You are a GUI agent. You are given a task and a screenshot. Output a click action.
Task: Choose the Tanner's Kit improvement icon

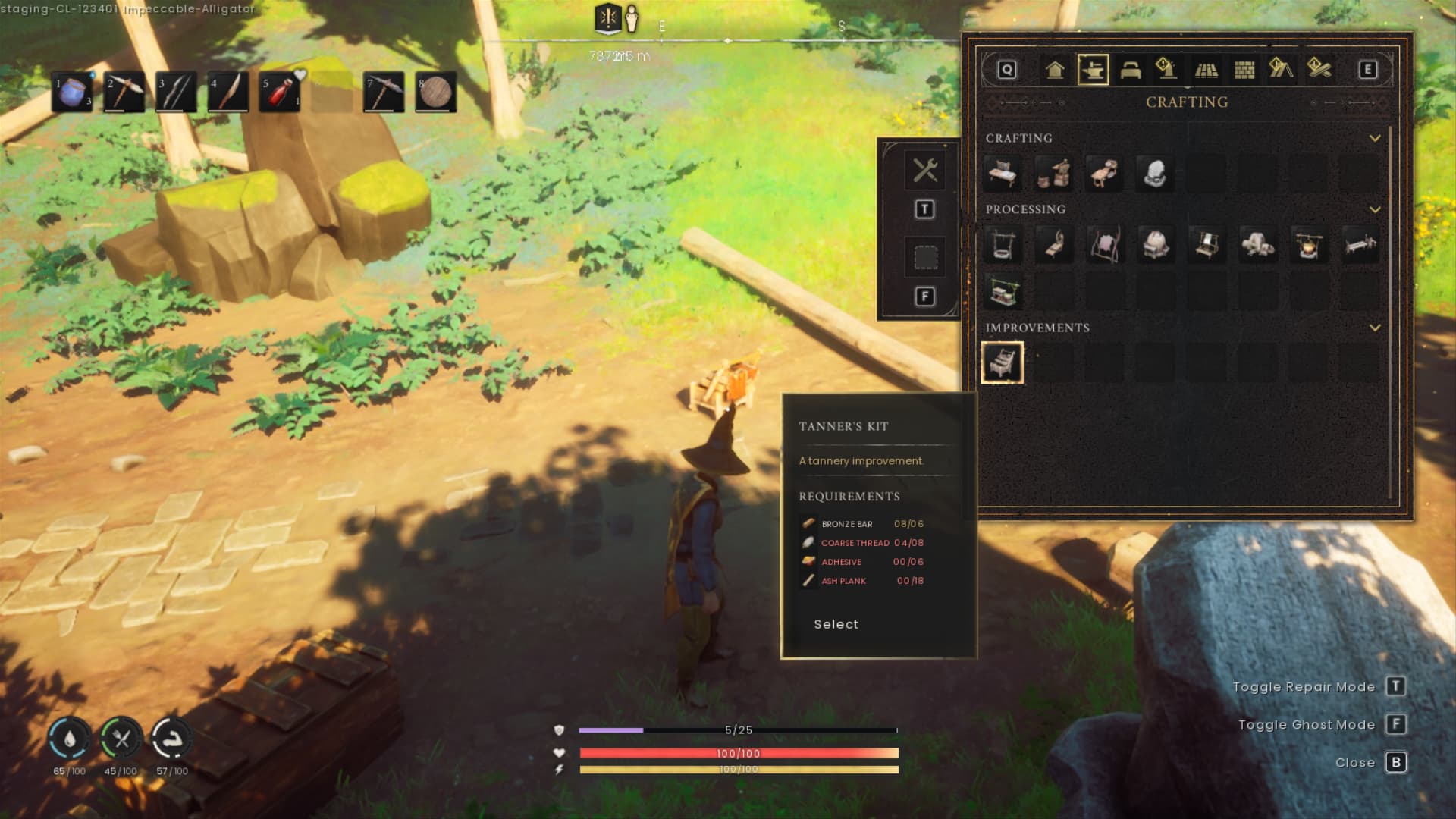(1002, 362)
